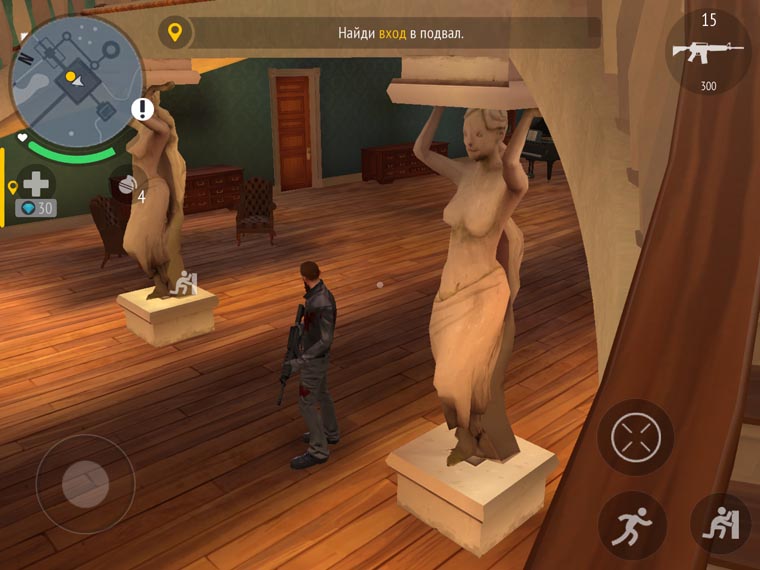Throw a grenade with the grenade icon
Screen dimensions: 760x570
127,185
